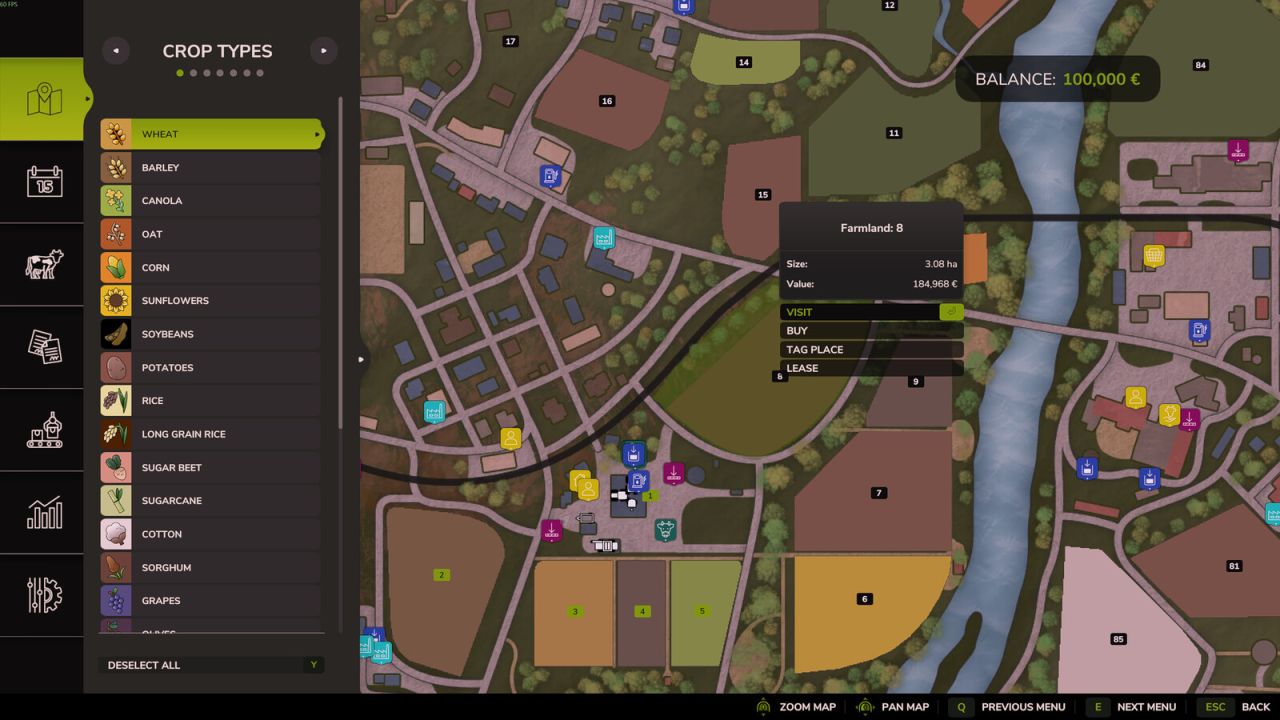Select the animals icon in the sidebar
This screenshot has height=720, width=1280.
coord(42,265)
